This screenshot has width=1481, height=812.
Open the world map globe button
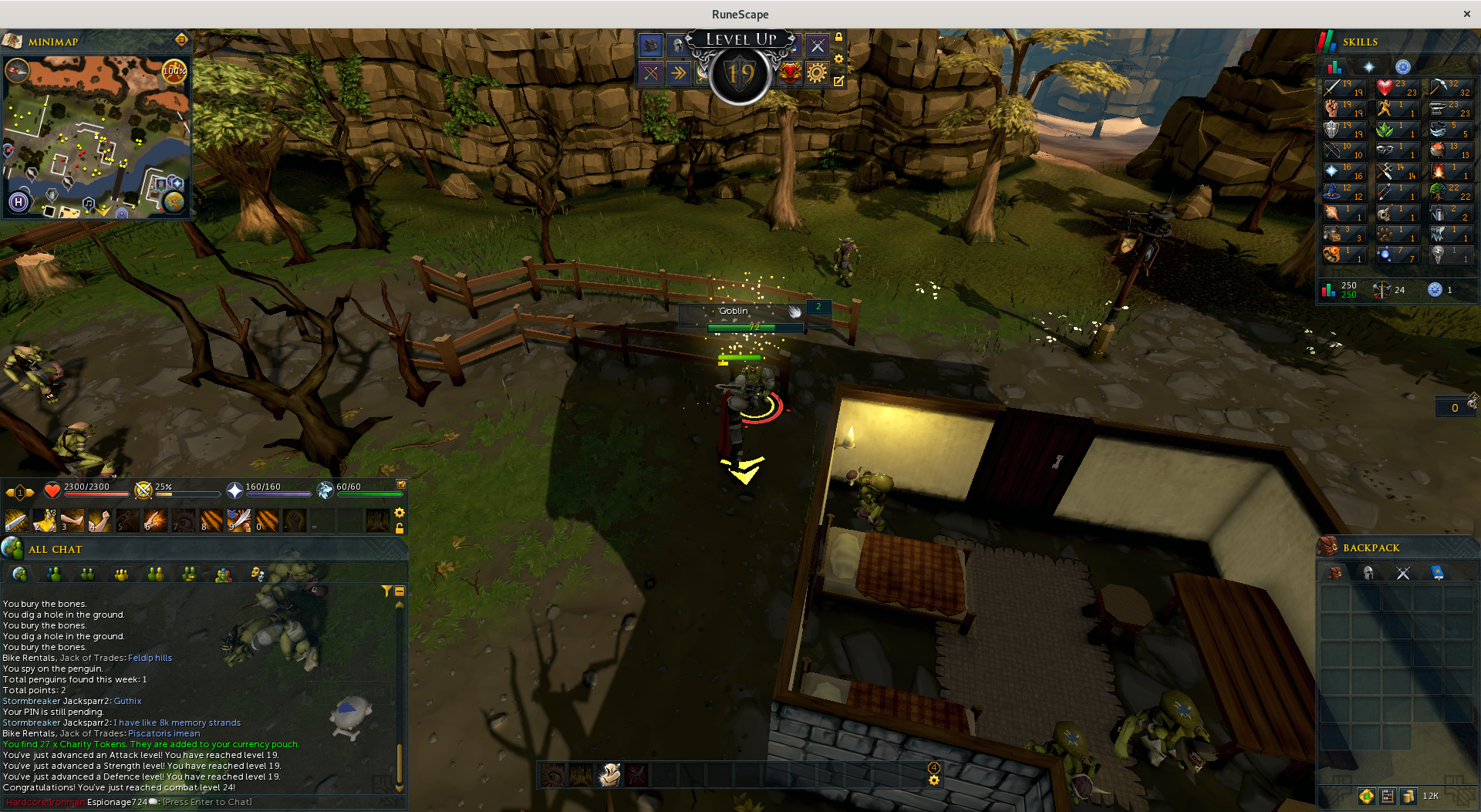[174, 202]
